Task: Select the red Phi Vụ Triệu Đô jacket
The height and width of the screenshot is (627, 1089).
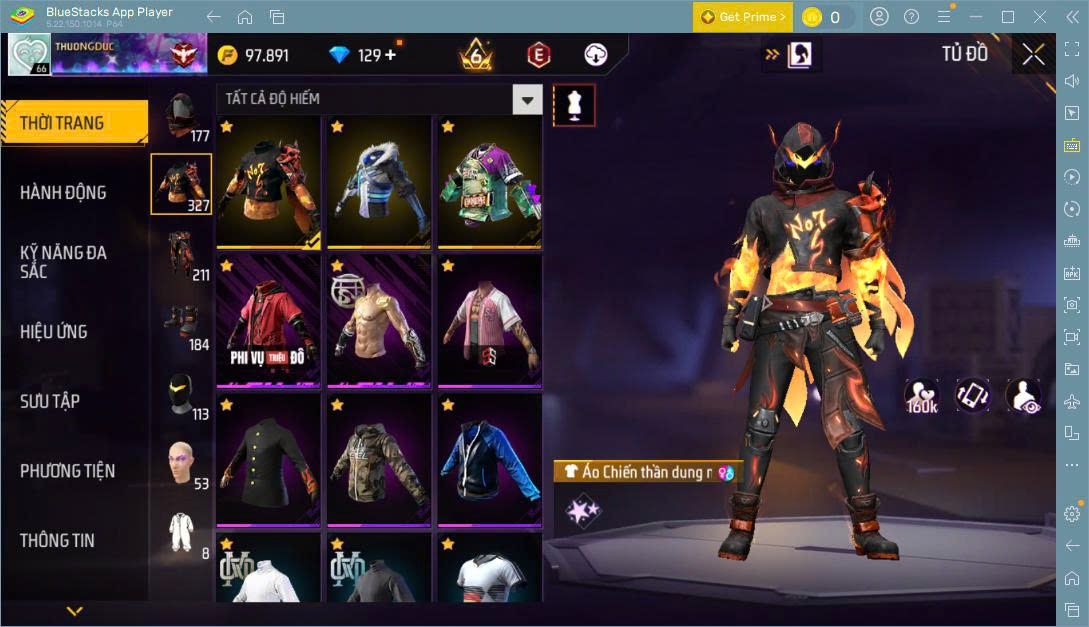Action: [x=268, y=320]
